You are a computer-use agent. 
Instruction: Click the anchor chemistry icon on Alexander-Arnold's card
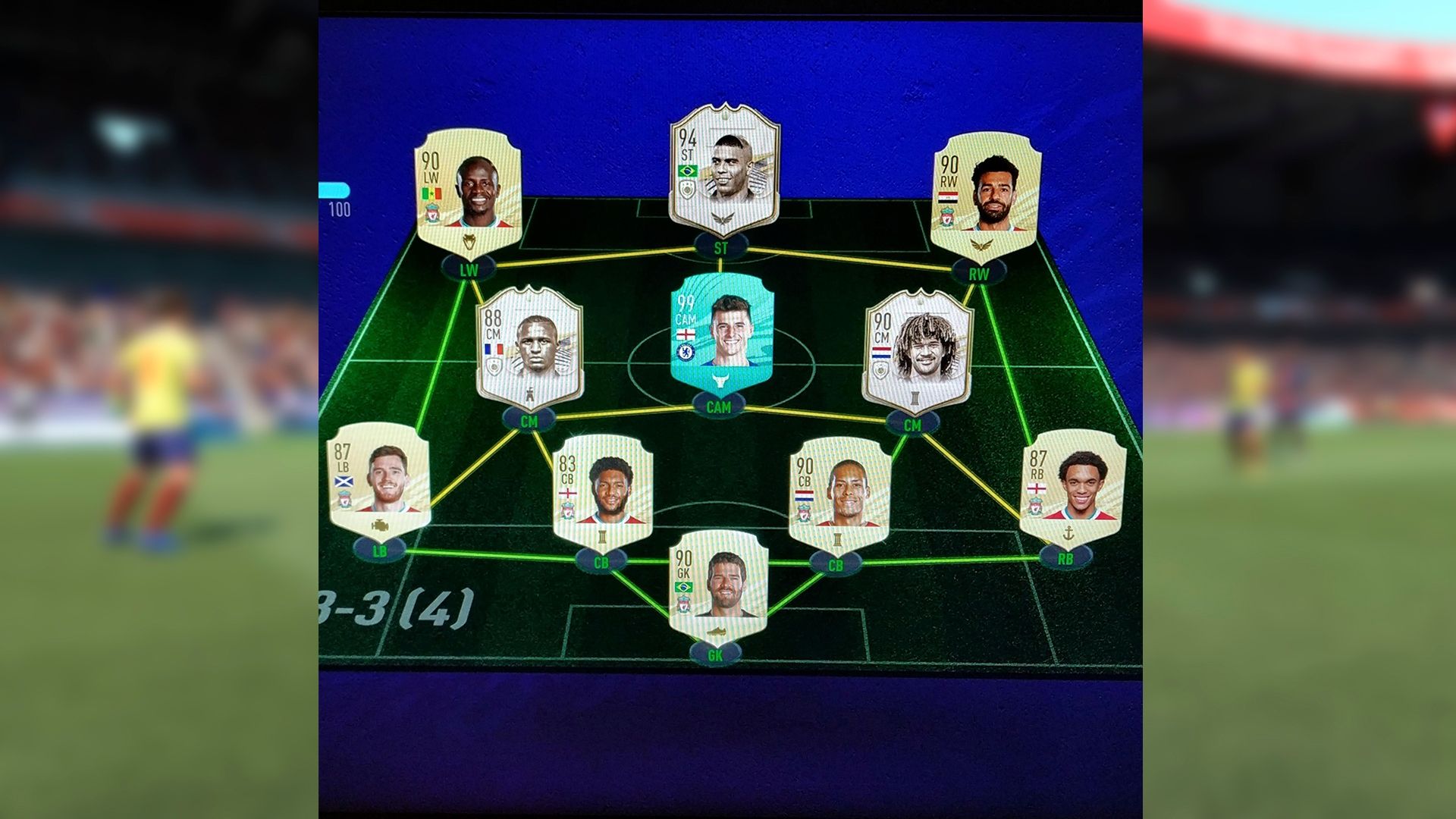point(1068,532)
